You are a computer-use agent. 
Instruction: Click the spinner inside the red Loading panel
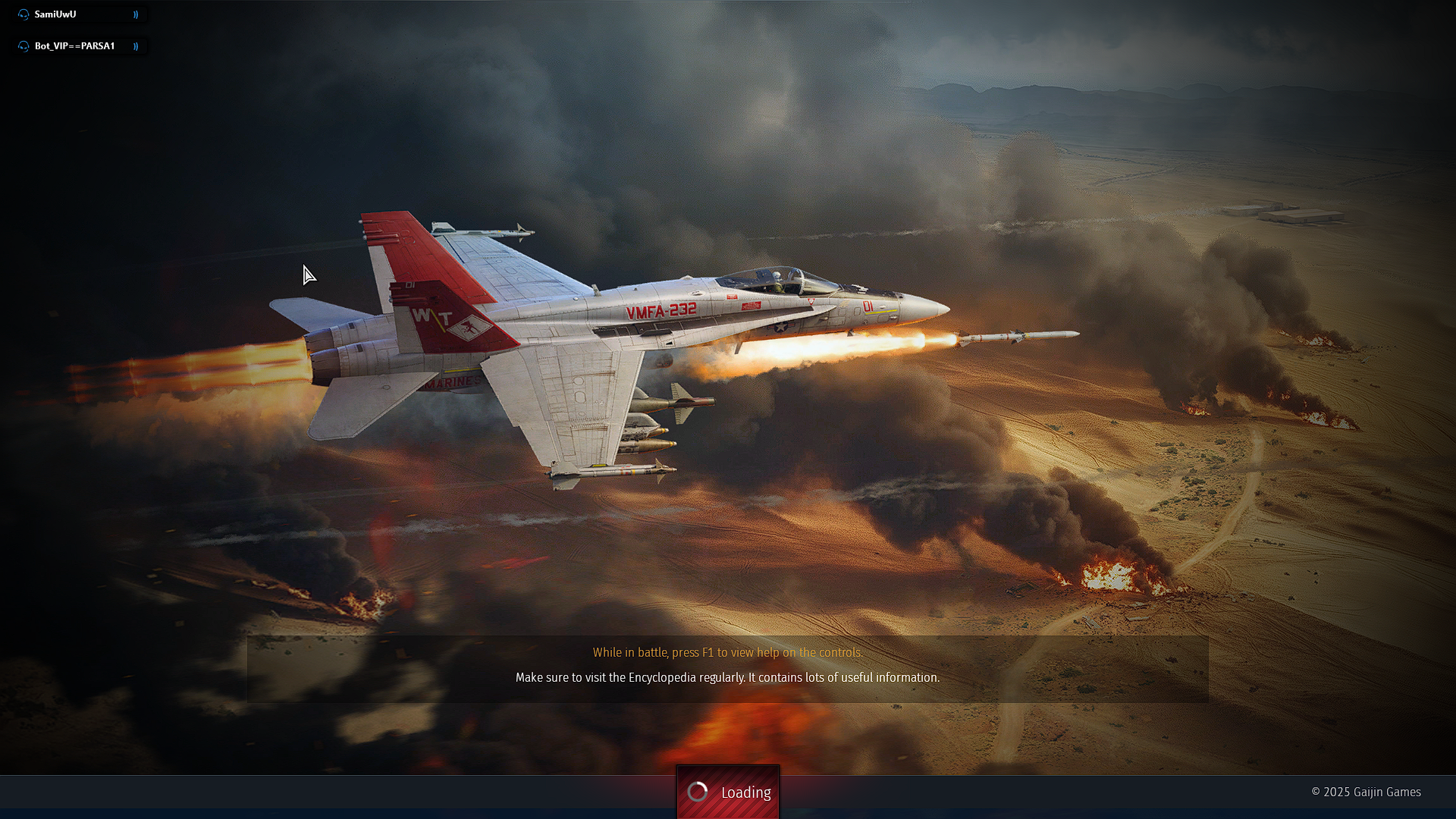click(x=697, y=792)
